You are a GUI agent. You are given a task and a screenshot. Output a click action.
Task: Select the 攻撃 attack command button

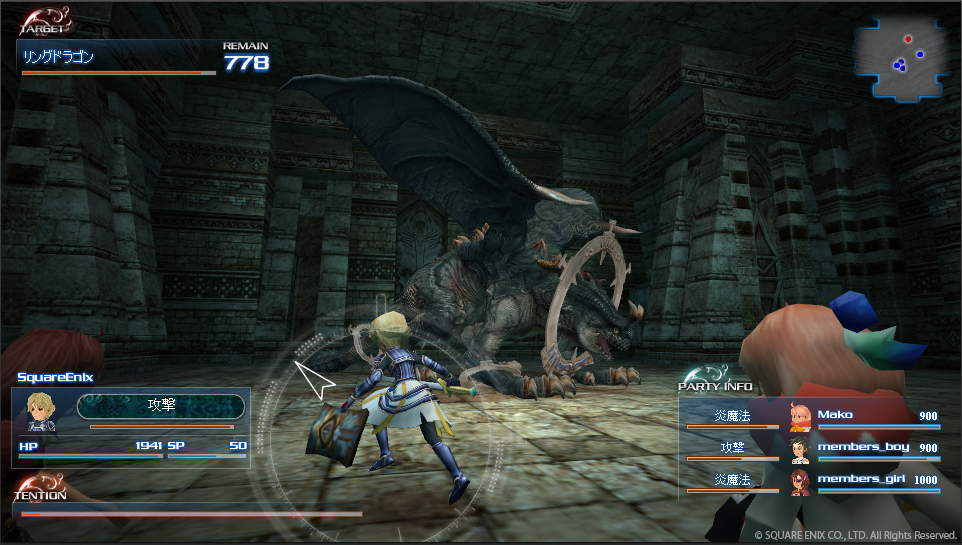coord(161,405)
